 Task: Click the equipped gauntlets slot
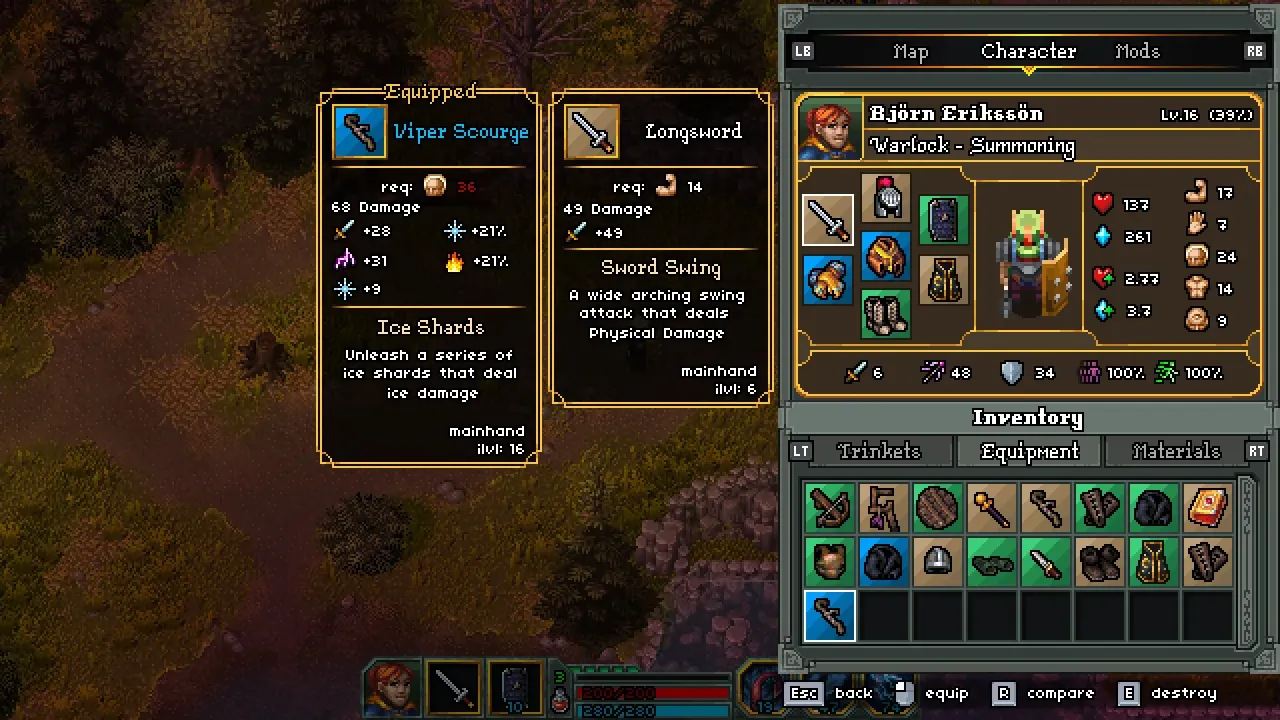coord(827,280)
